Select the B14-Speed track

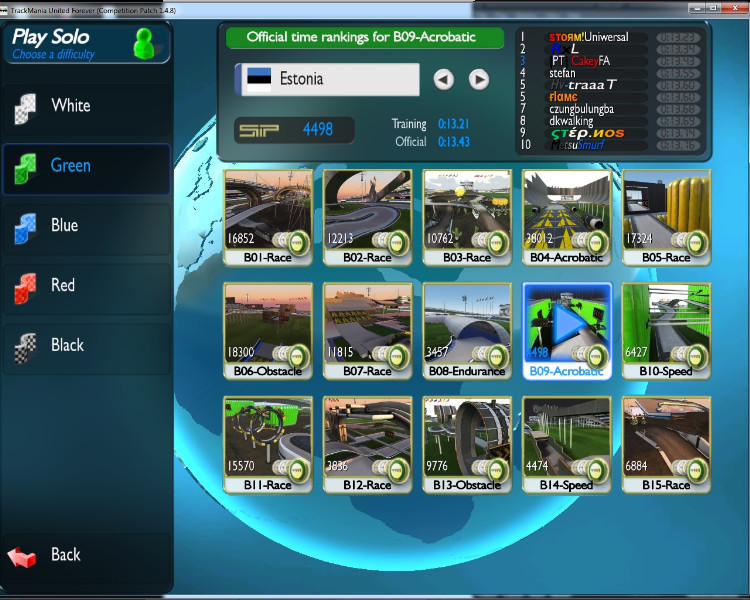[566, 441]
